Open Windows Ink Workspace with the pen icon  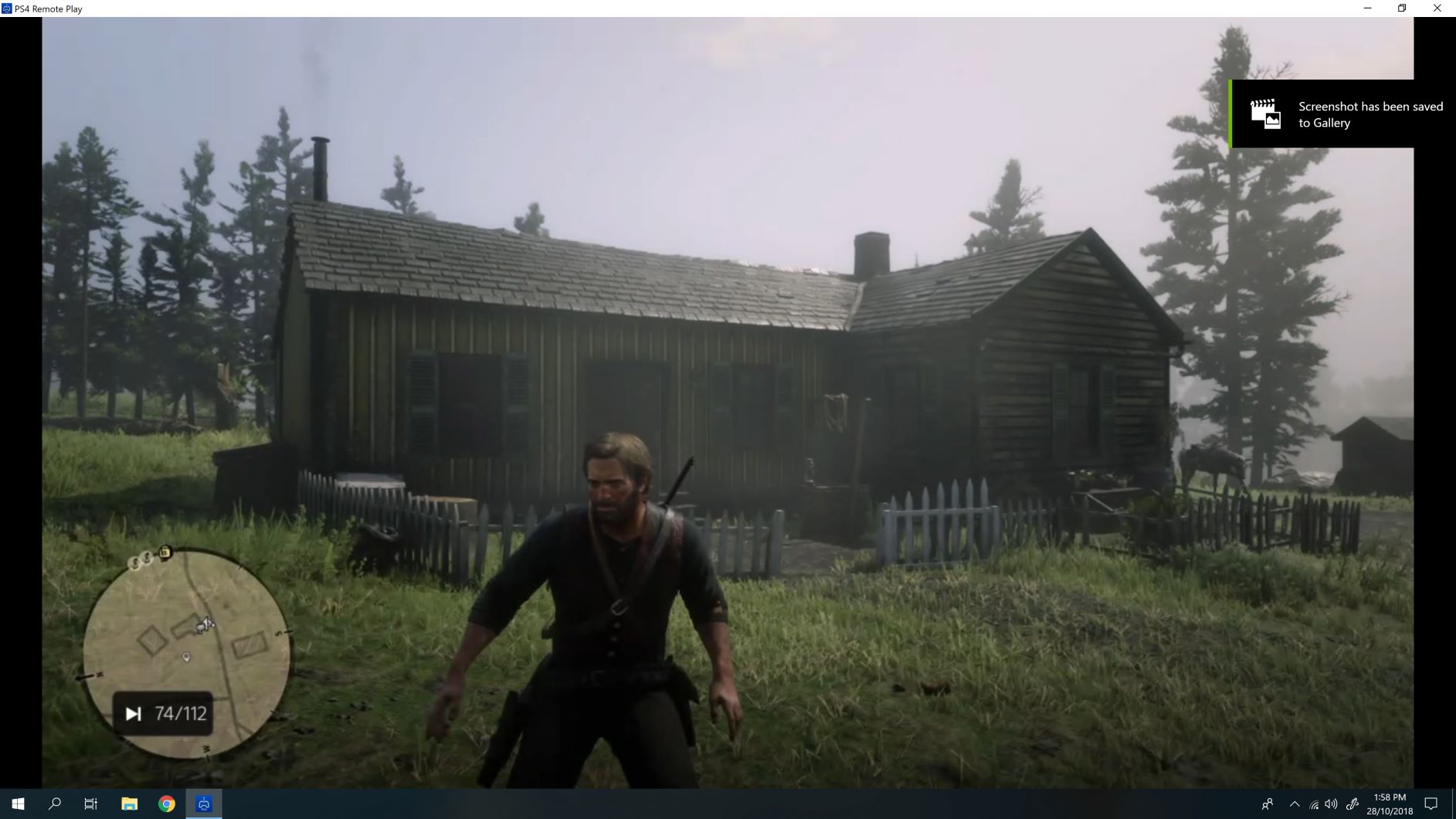[x=1352, y=804]
